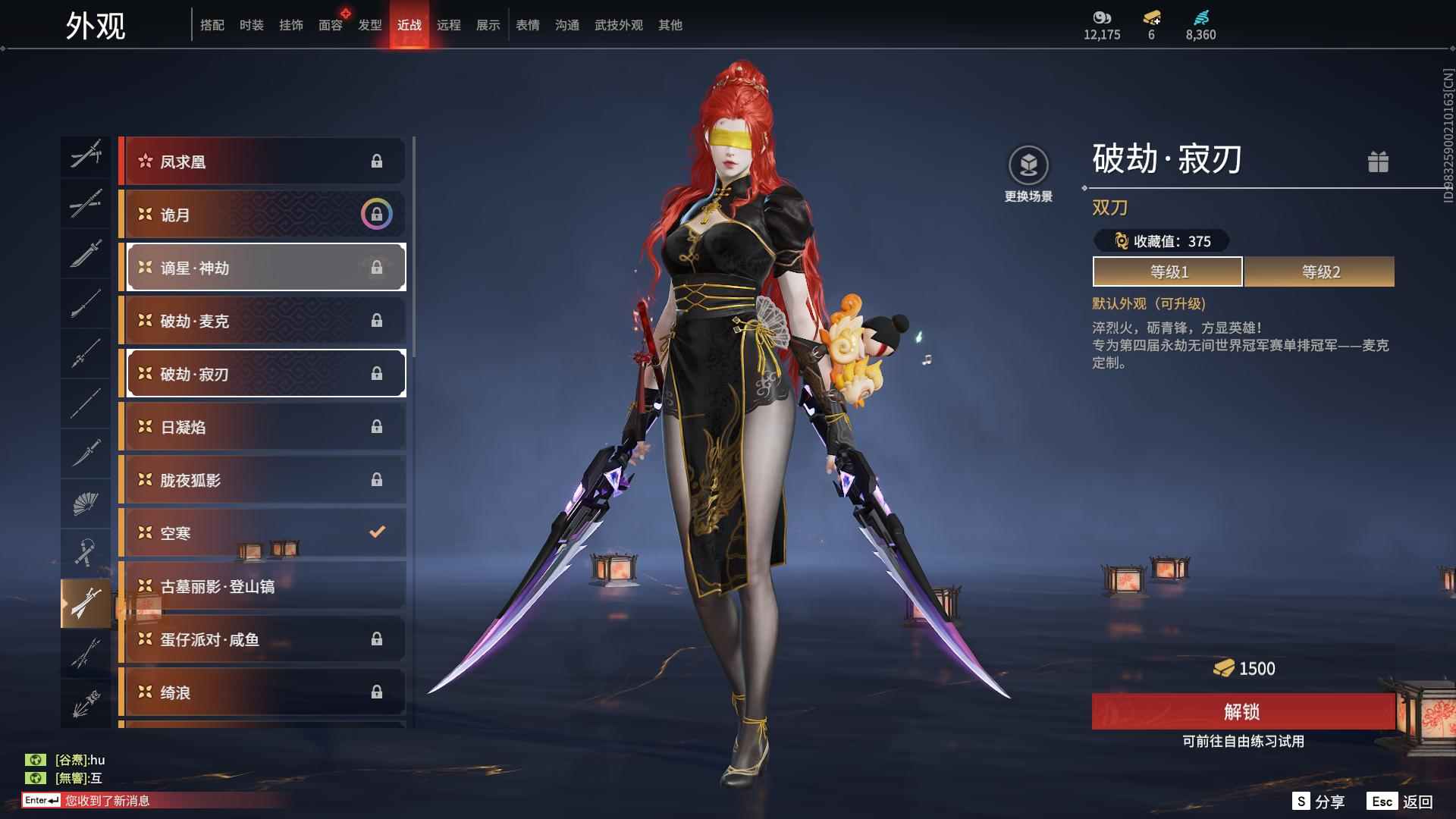Select the 破劫·麦克 skin
Screen dimensions: 1456x819
coord(263,321)
